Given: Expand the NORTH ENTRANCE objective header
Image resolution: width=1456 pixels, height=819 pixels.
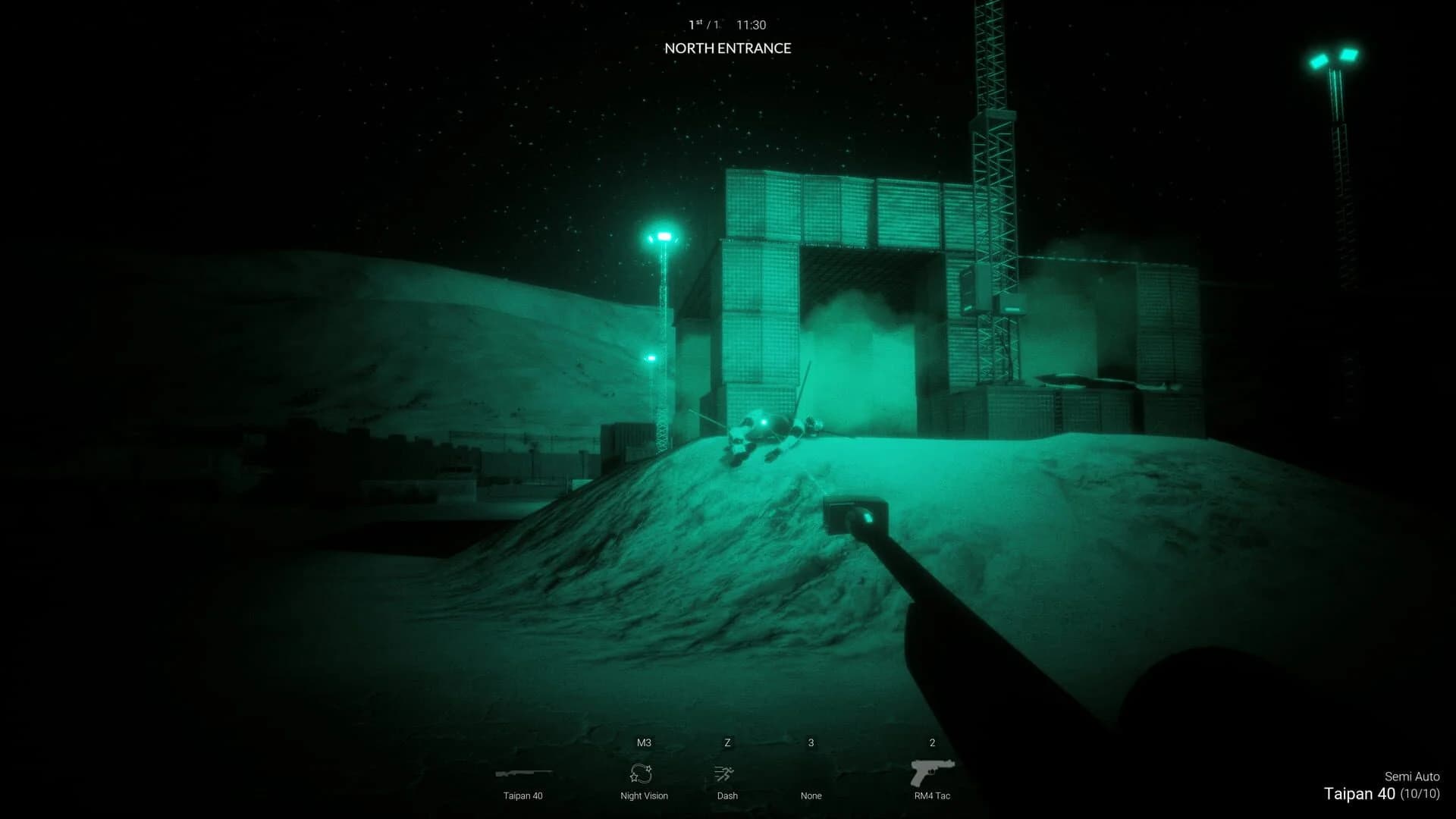Looking at the screenshot, I should click(727, 48).
